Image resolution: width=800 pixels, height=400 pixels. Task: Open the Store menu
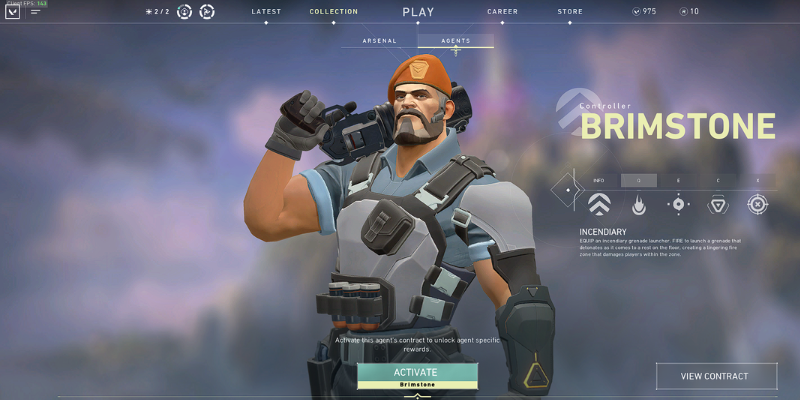click(x=570, y=12)
